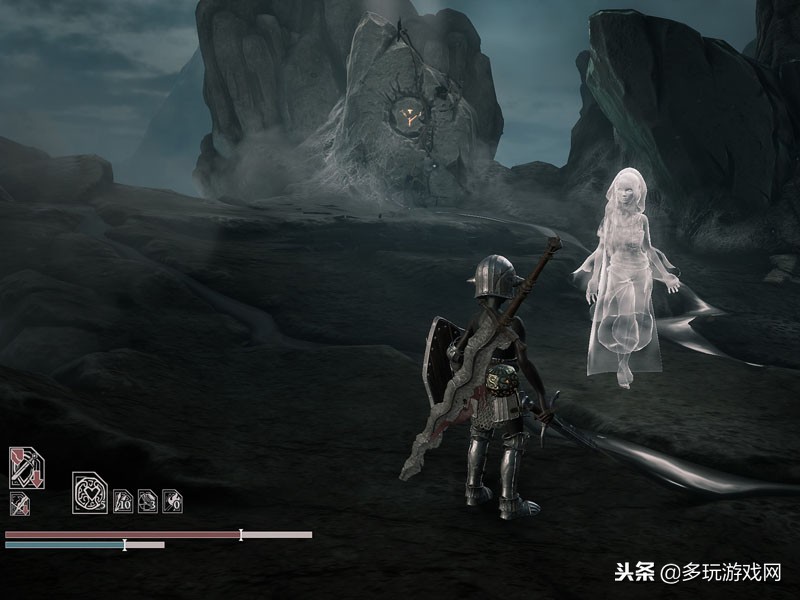Choose the bow item slot showing count 3
Viewport: 800px width, 600px height.
tap(148, 500)
